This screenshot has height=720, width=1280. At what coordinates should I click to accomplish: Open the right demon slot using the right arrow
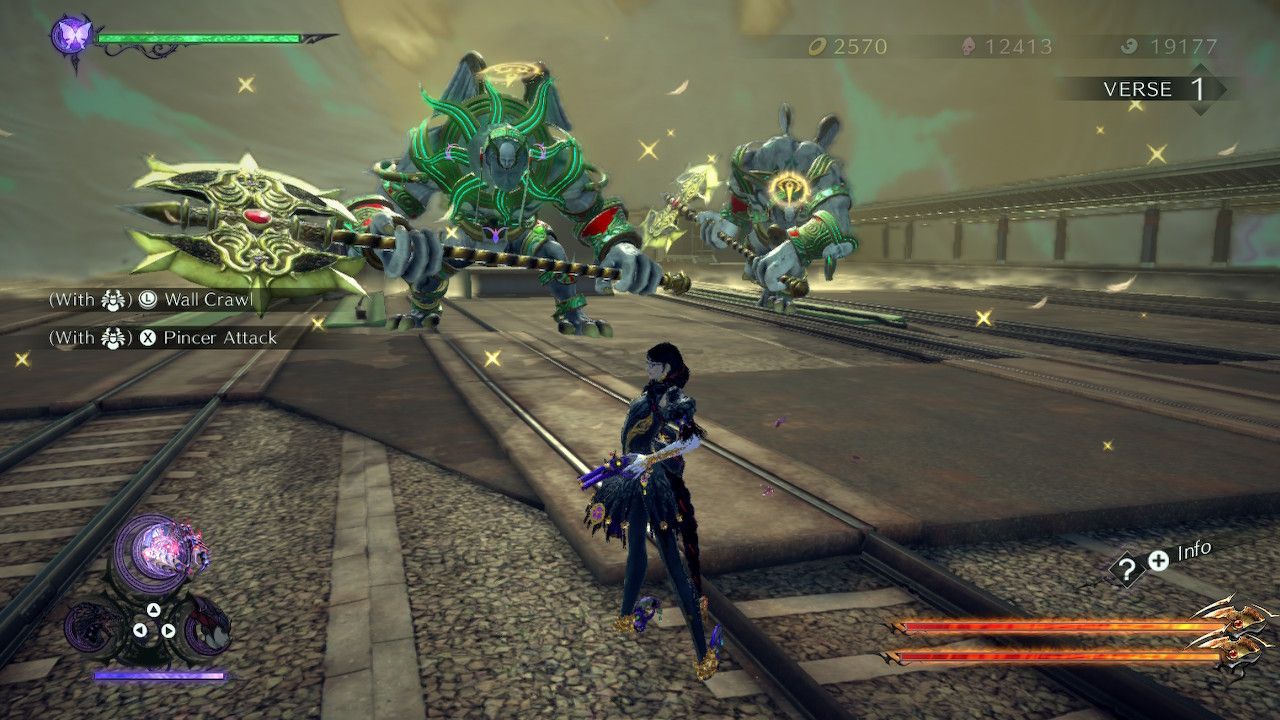point(168,630)
